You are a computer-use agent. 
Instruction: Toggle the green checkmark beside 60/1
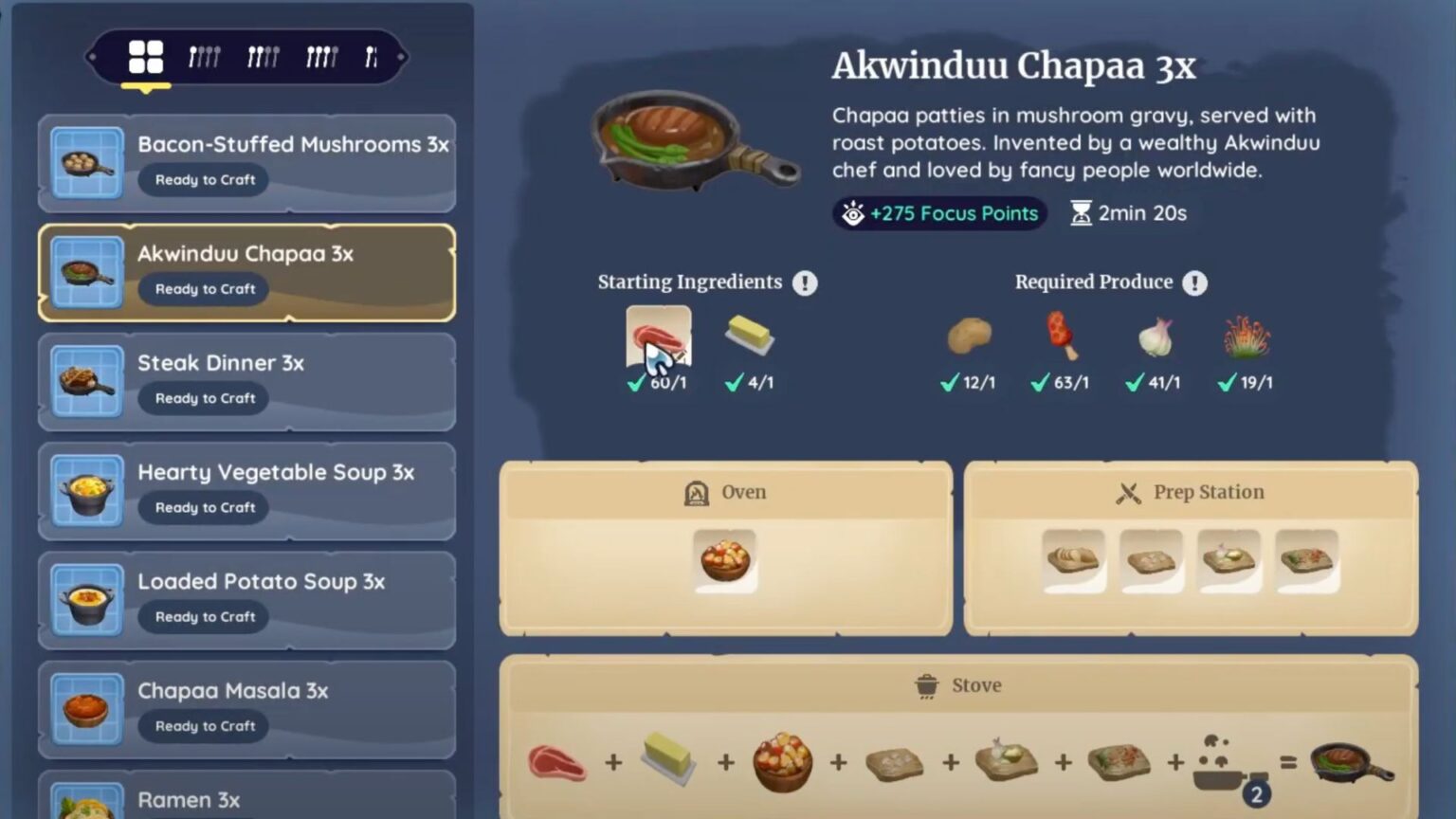coord(634,383)
